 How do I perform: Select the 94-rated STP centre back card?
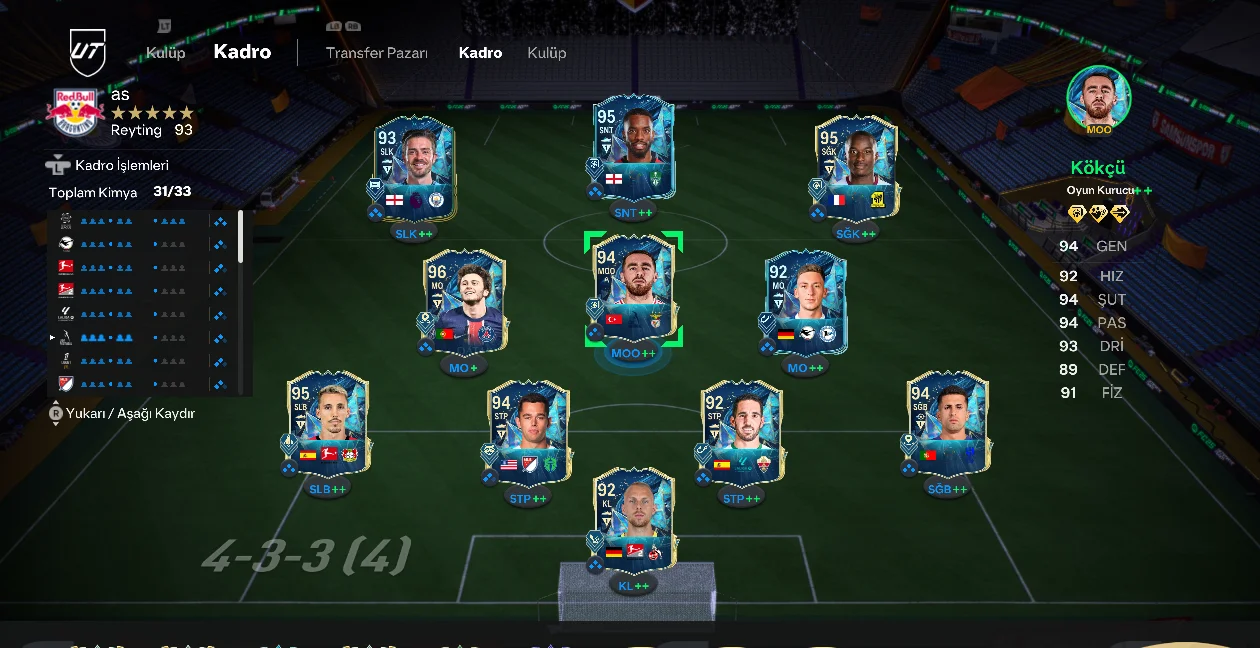528,432
